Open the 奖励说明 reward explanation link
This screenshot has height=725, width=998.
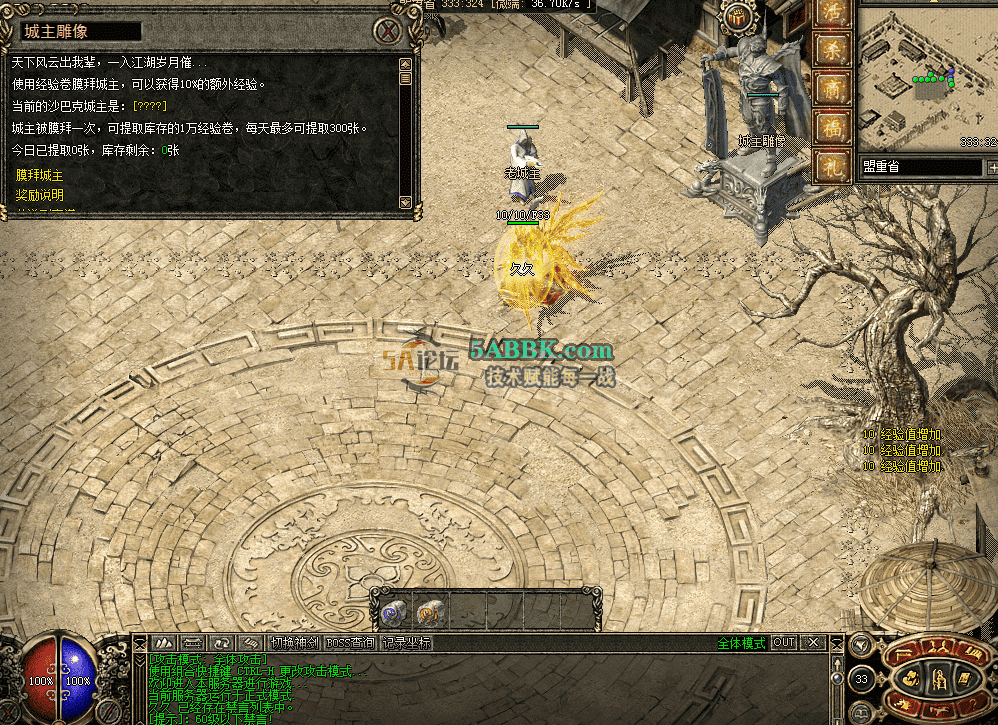(39, 195)
